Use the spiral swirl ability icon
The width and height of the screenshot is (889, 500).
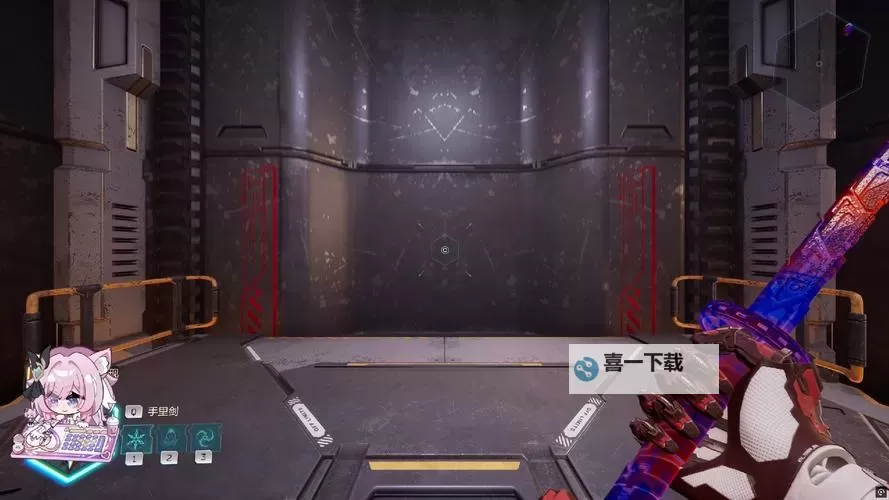204,438
